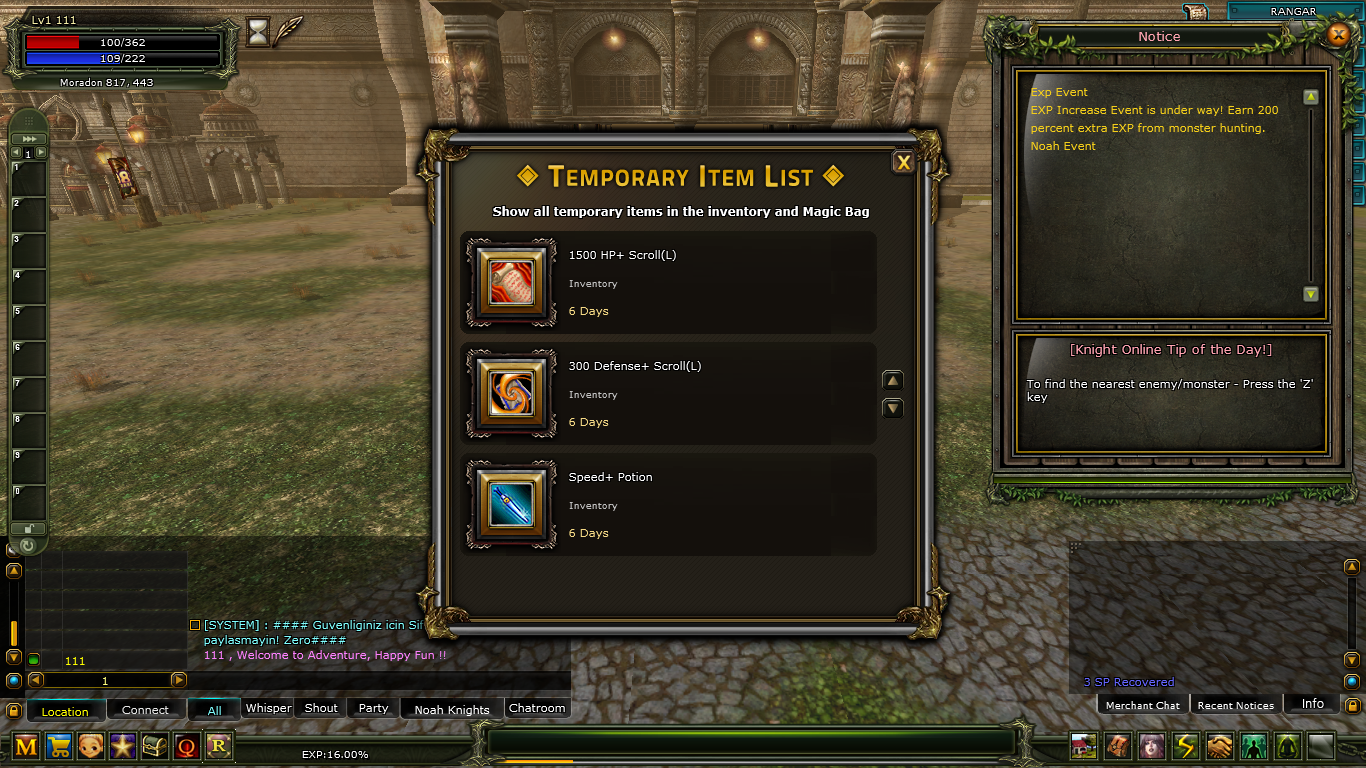Viewport: 1366px width, 768px height.
Task: Open the red Q quest icon
Action: [187, 746]
